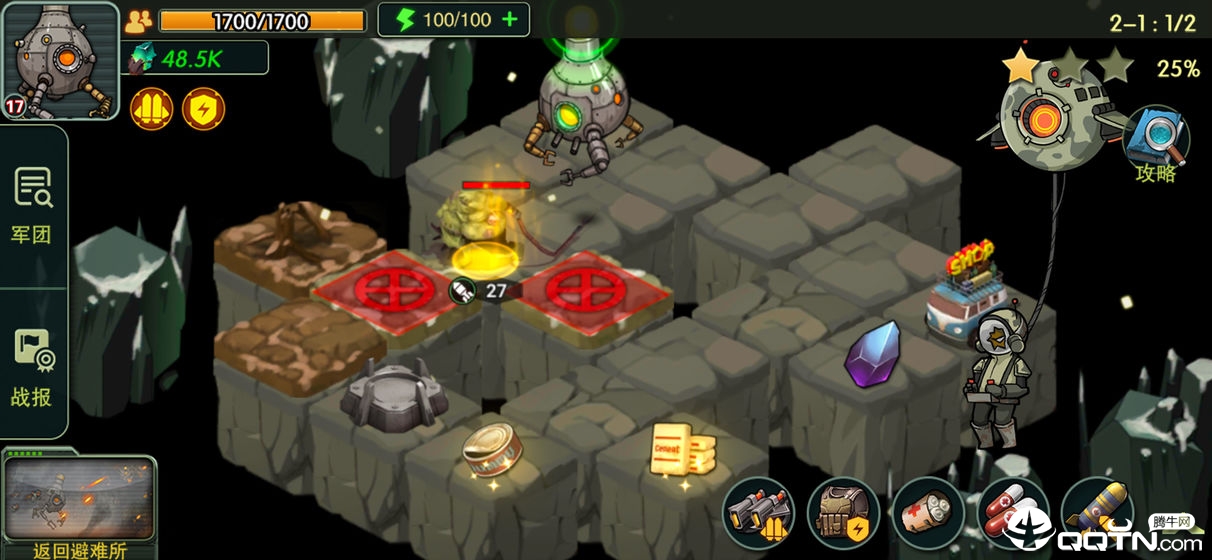Use the armor vest shield item
The height and width of the screenshot is (560, 1212).
[843, 513]
